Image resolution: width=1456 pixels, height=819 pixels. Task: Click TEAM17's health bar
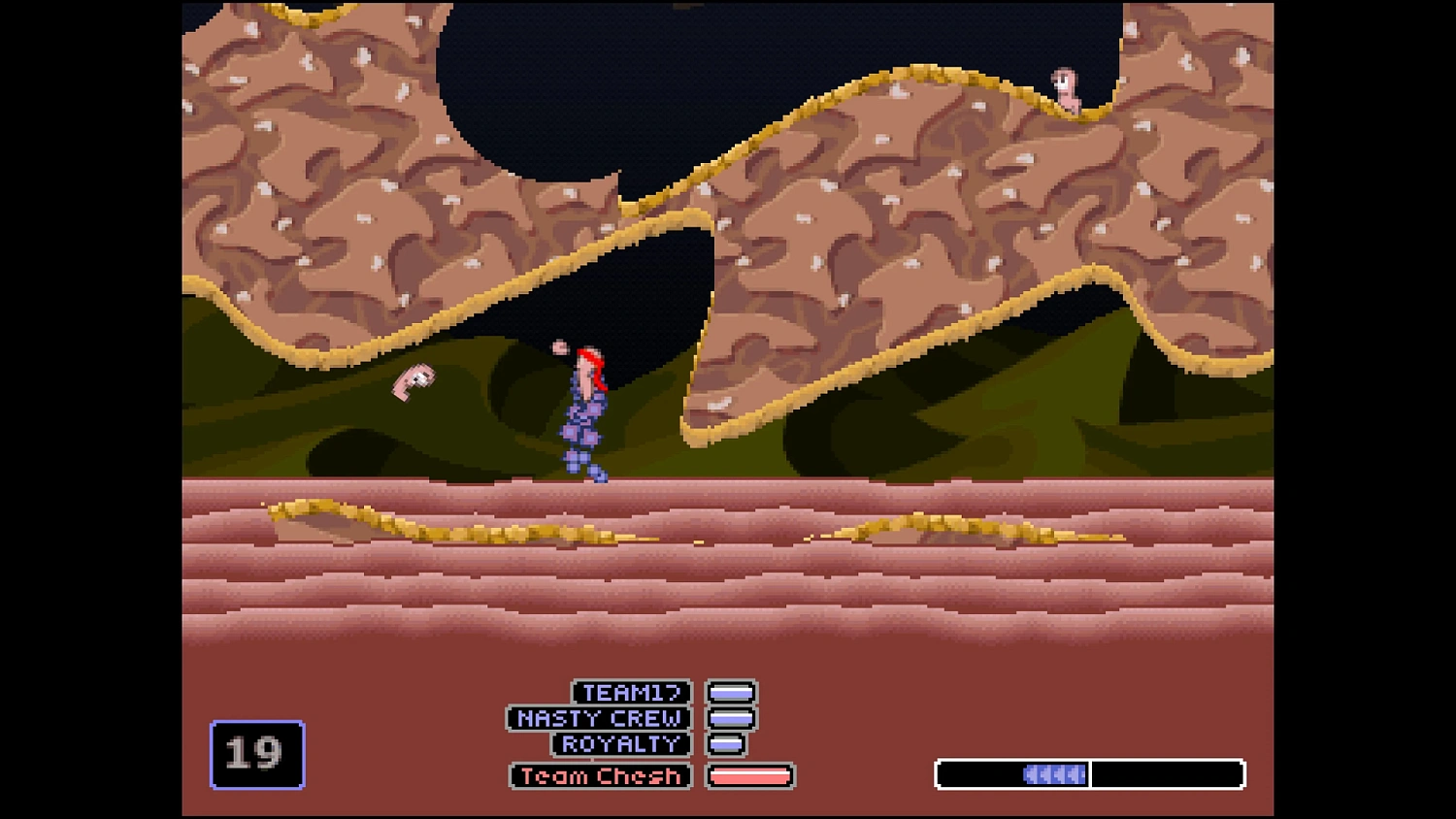pos(732,692)
